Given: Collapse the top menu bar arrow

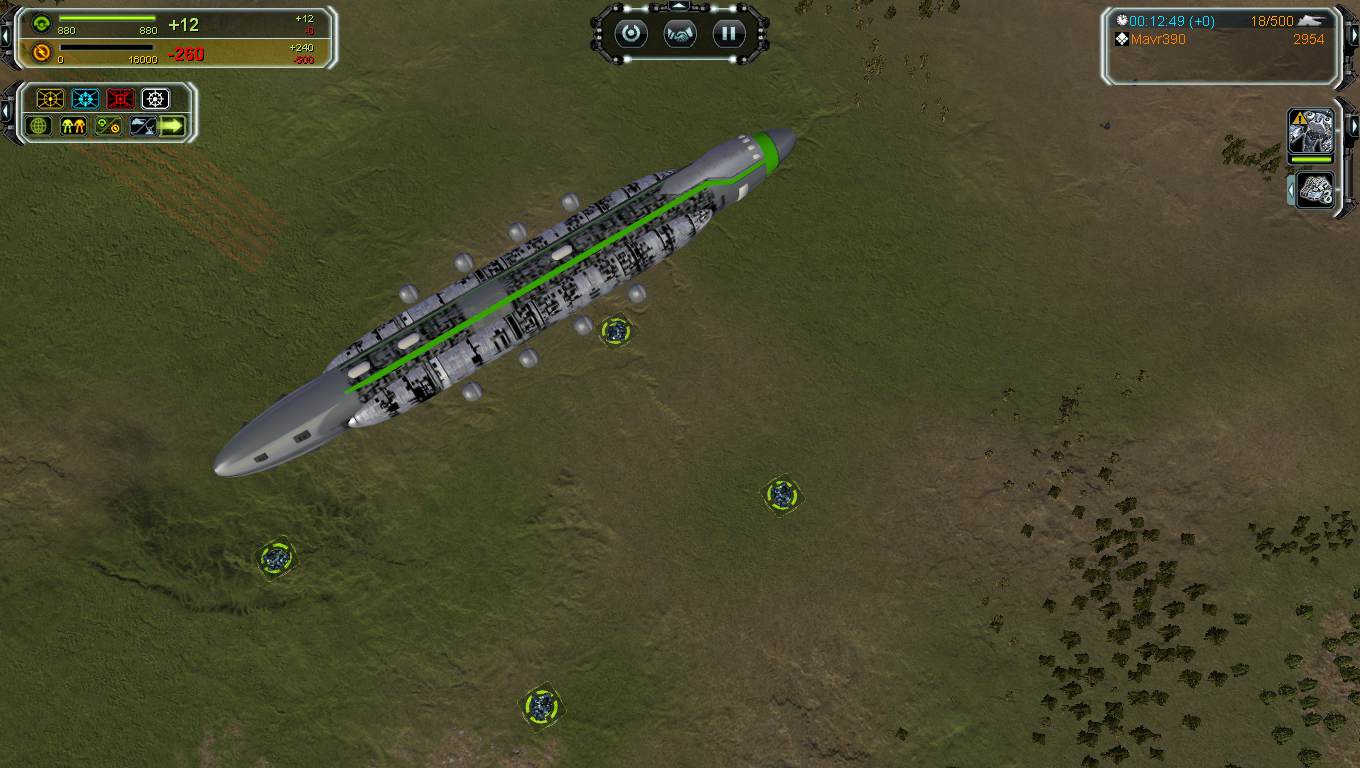Looking at the screenshot, I should pos(680,6).
